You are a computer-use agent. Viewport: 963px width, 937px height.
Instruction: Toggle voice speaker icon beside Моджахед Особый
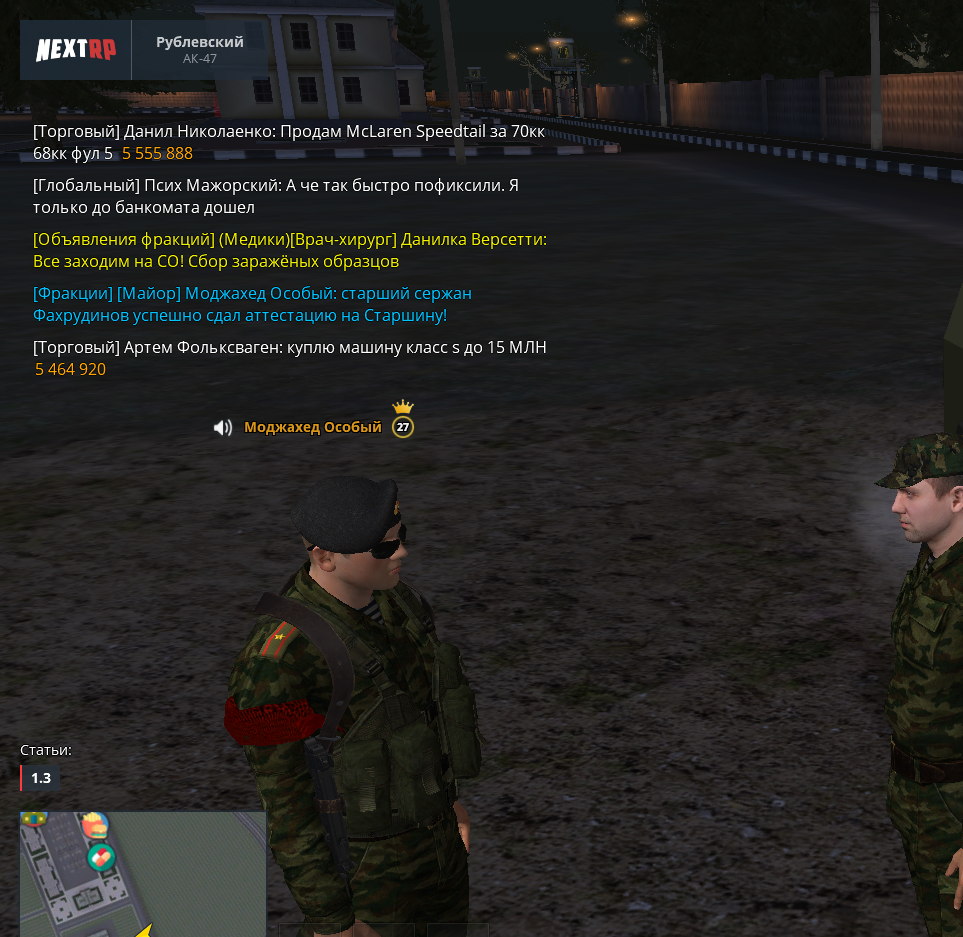[x=223, y=428]
